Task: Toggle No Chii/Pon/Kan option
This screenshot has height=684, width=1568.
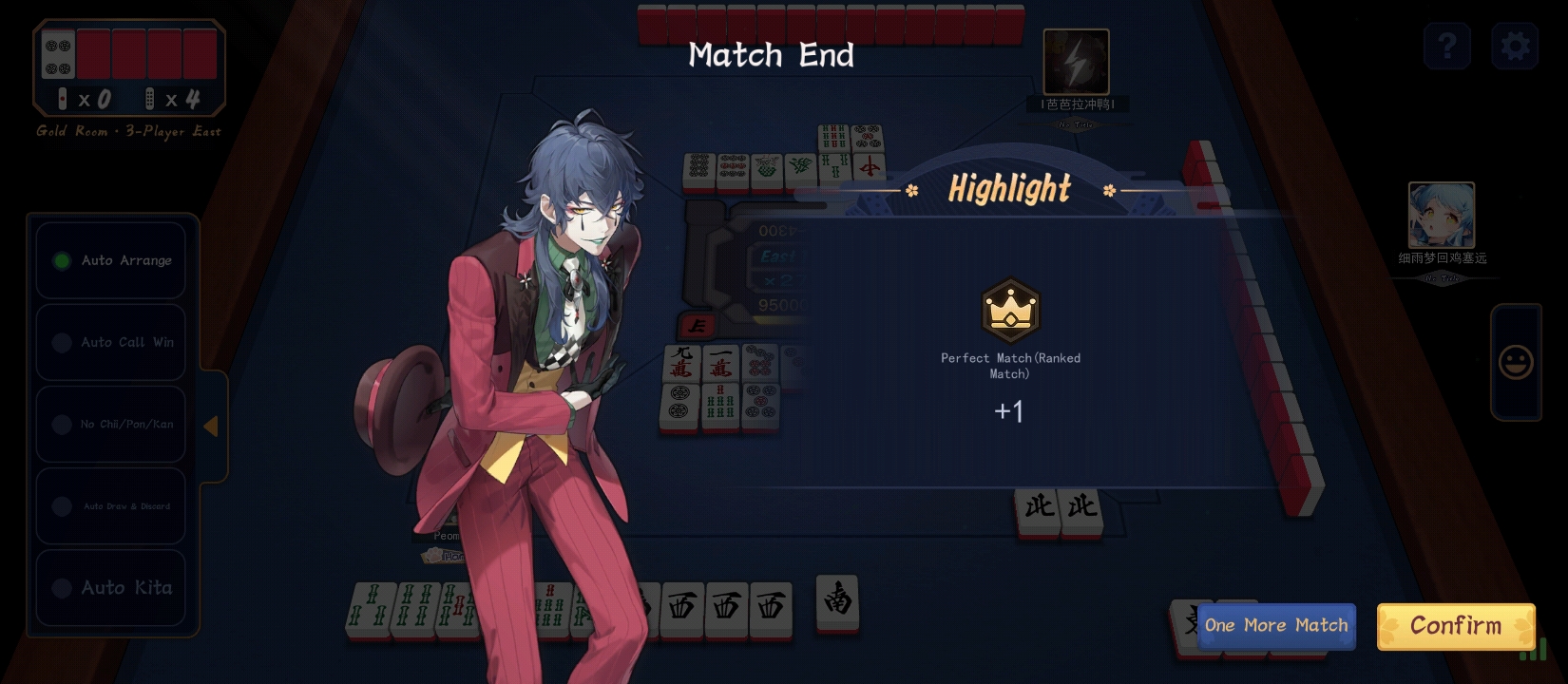Action: pos(110,424)
